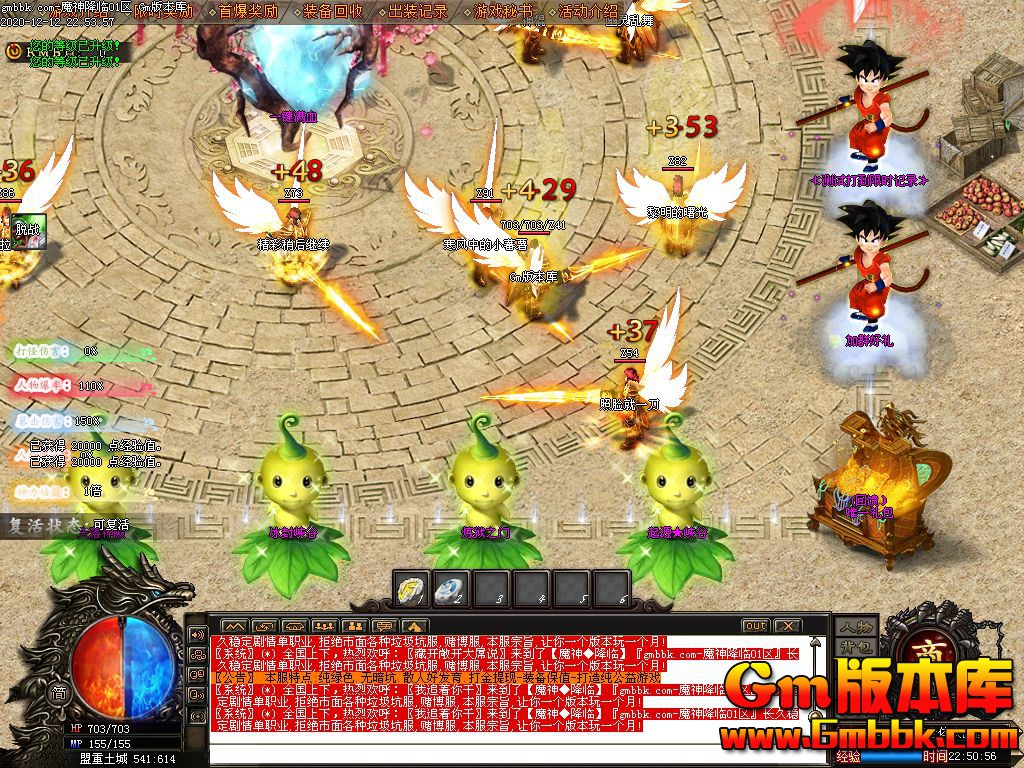
Task: Select hotbar slot 2 with the blue stone
Action: (451, 588)
